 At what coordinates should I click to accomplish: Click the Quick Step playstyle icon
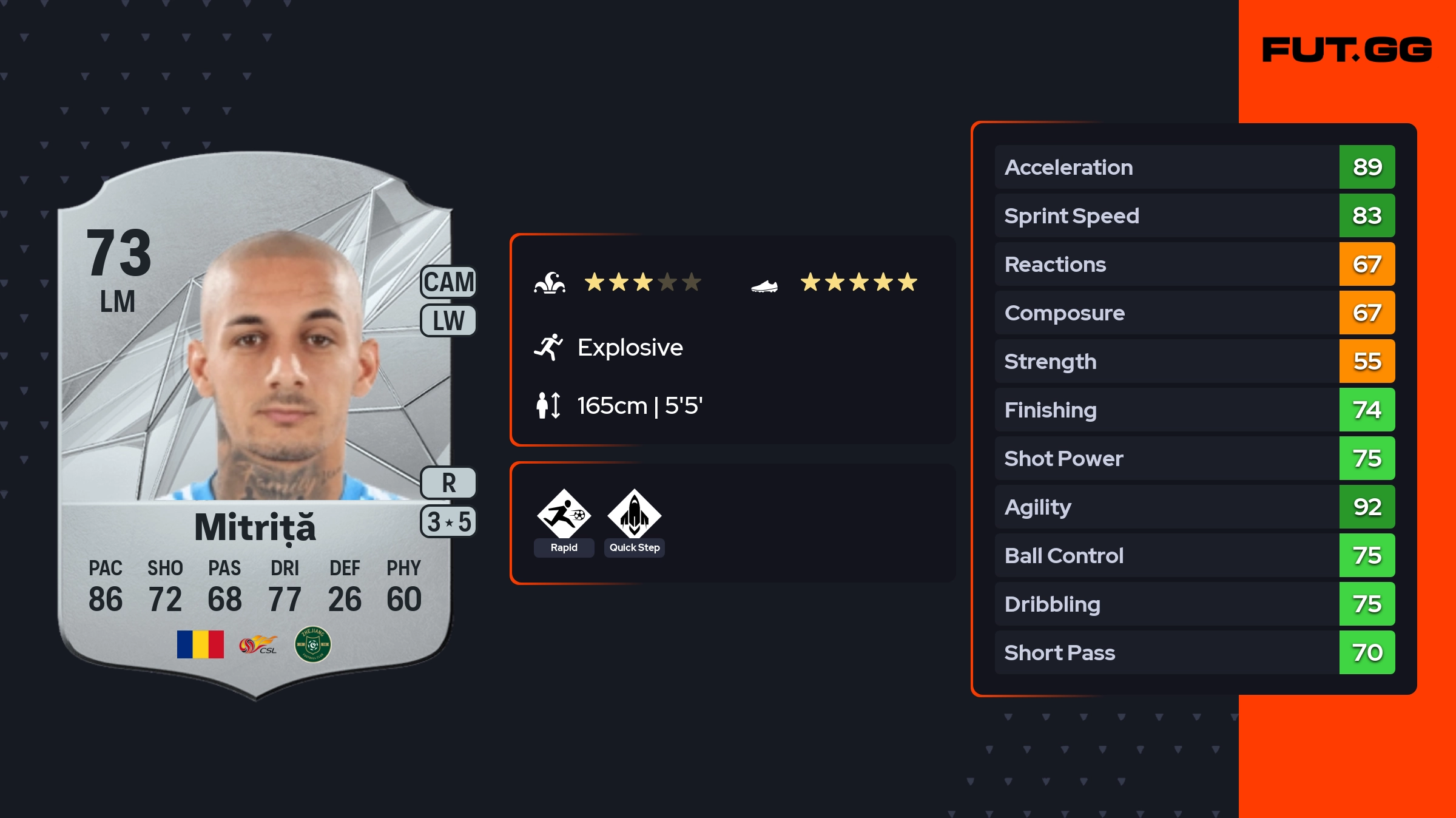[634, 516]
